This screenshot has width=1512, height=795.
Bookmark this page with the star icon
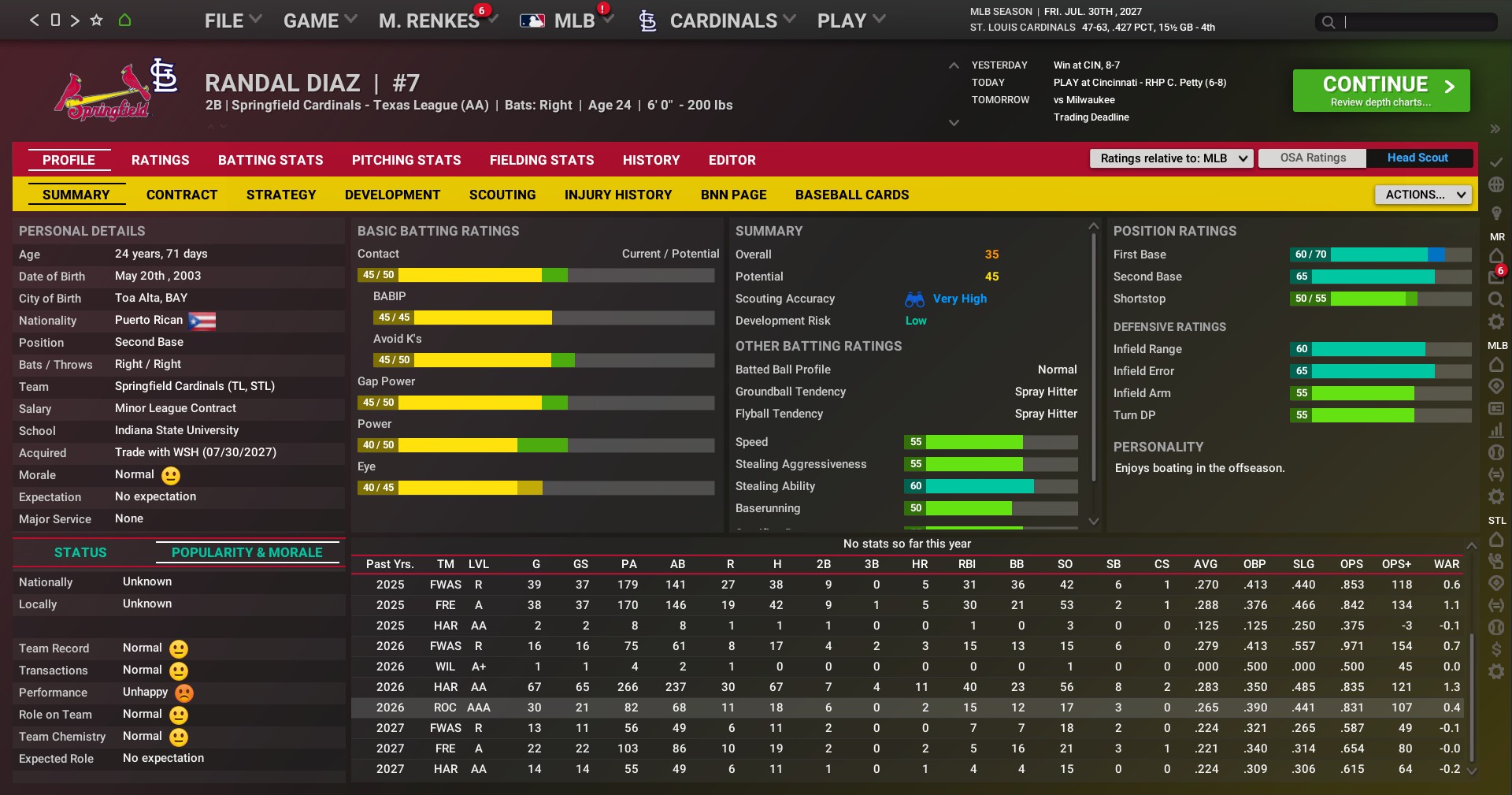96,20
